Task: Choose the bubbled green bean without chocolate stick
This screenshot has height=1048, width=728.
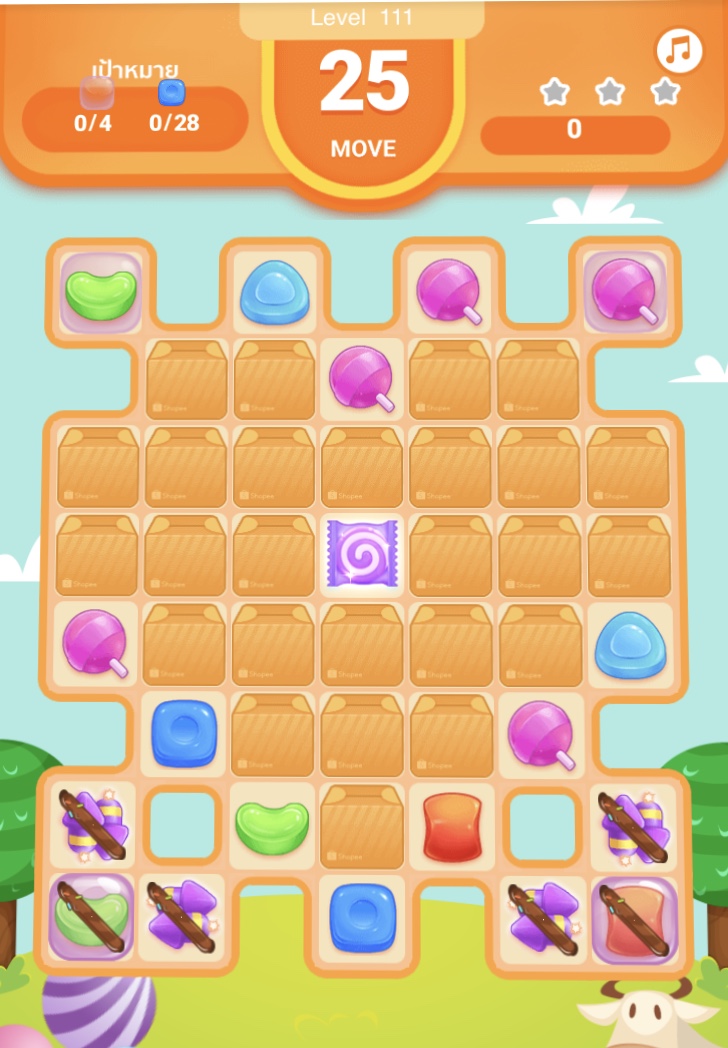Action: [x=100, y=292]
